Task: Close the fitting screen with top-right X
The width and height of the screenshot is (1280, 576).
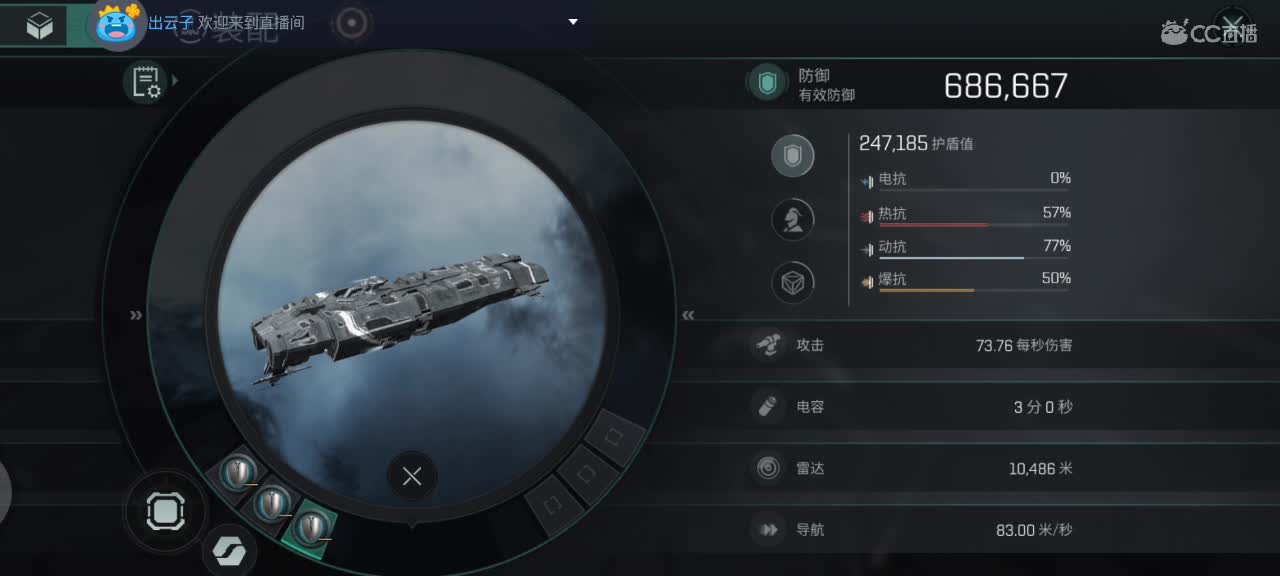Action: point(1234,25)
